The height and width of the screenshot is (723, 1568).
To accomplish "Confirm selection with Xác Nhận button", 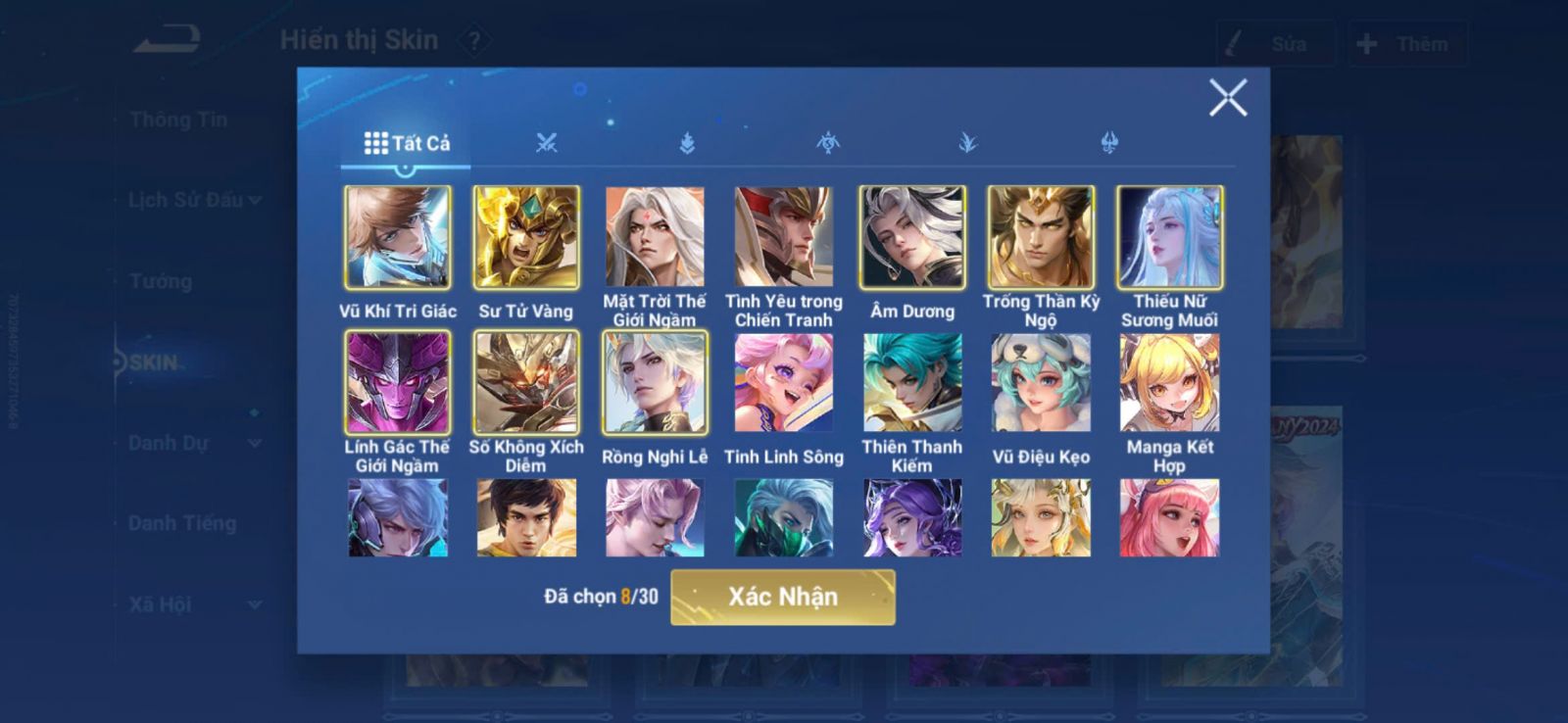I will pos(782,597).
